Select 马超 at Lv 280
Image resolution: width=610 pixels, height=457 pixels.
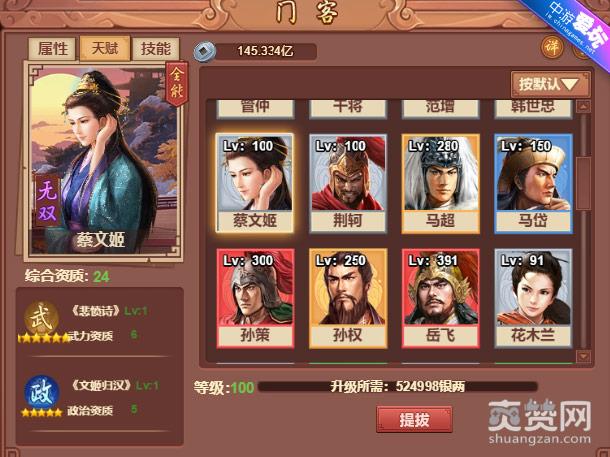click(440, 184)
